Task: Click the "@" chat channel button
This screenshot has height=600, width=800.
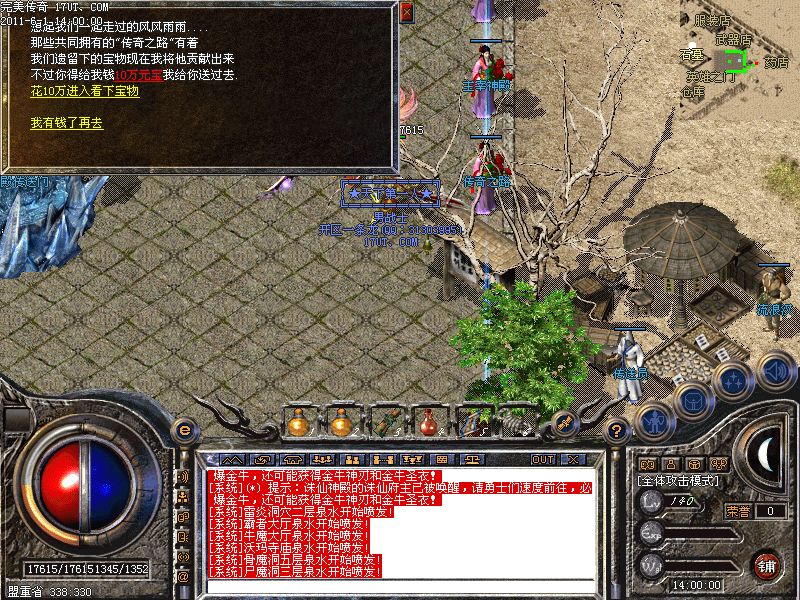Action: tap(183, 577)
